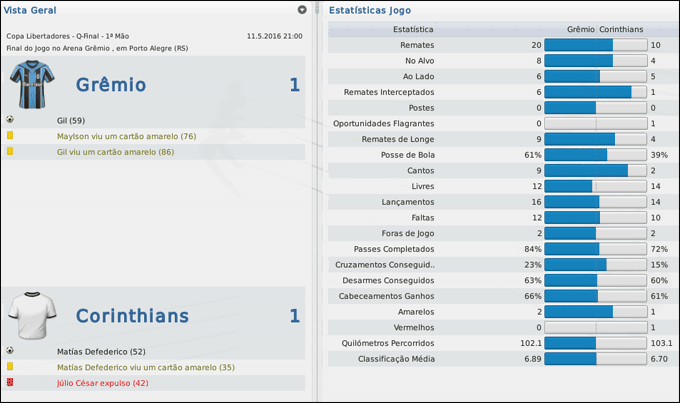
Task: Sort by the Estatística column header
Action: (413, 30)
